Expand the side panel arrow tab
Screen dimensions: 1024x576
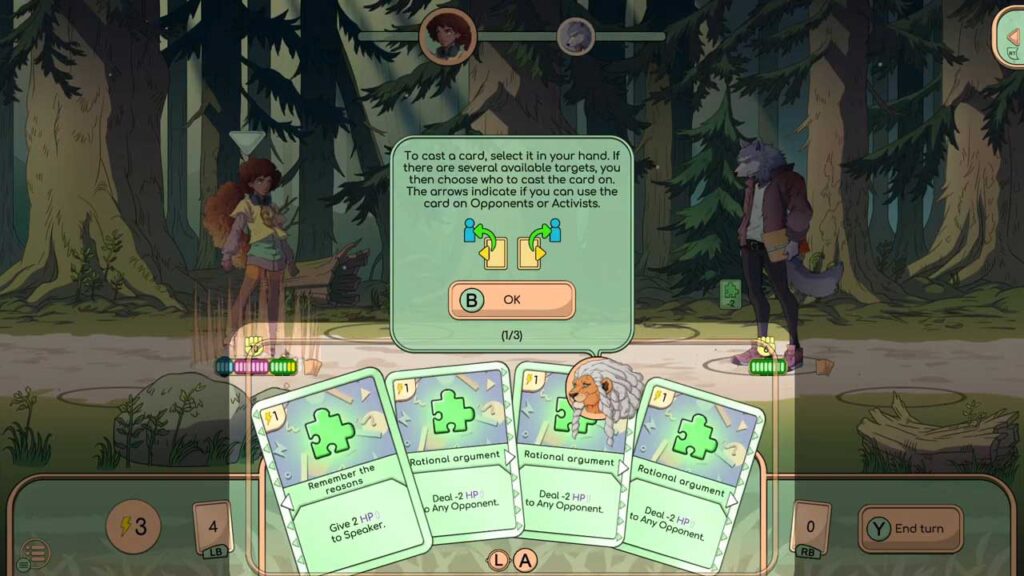tap(1009, 37)
